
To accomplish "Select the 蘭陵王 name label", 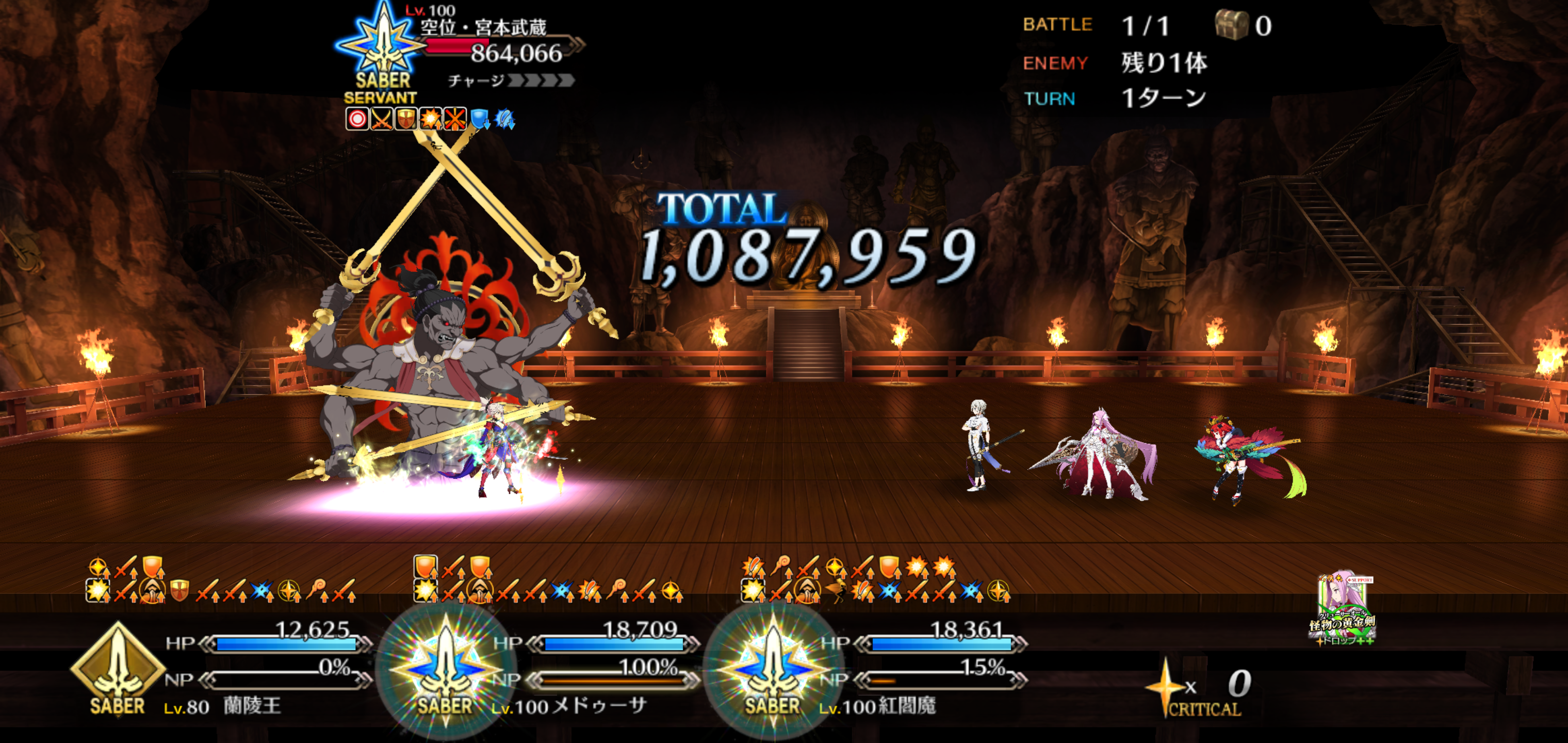I will pyautogui.click(x=252, y=706).
